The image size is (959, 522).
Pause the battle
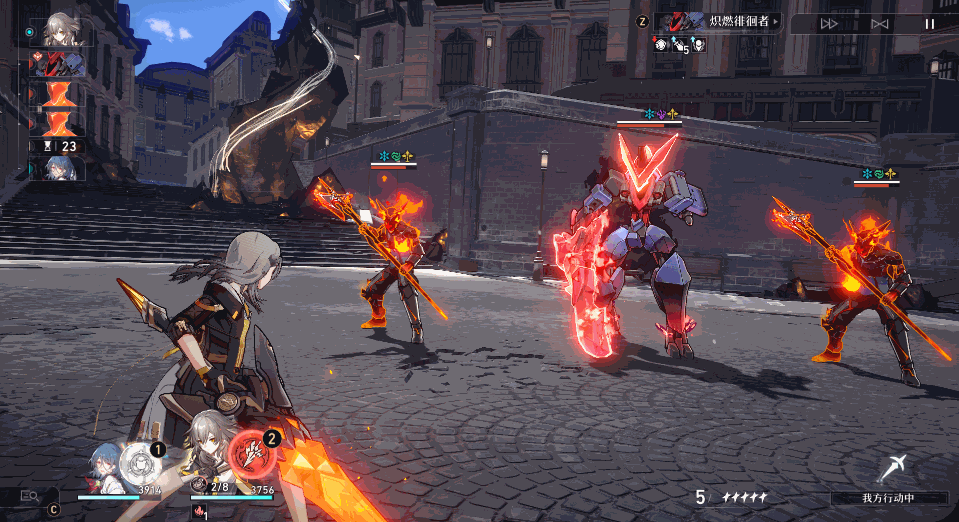point(930,23)
